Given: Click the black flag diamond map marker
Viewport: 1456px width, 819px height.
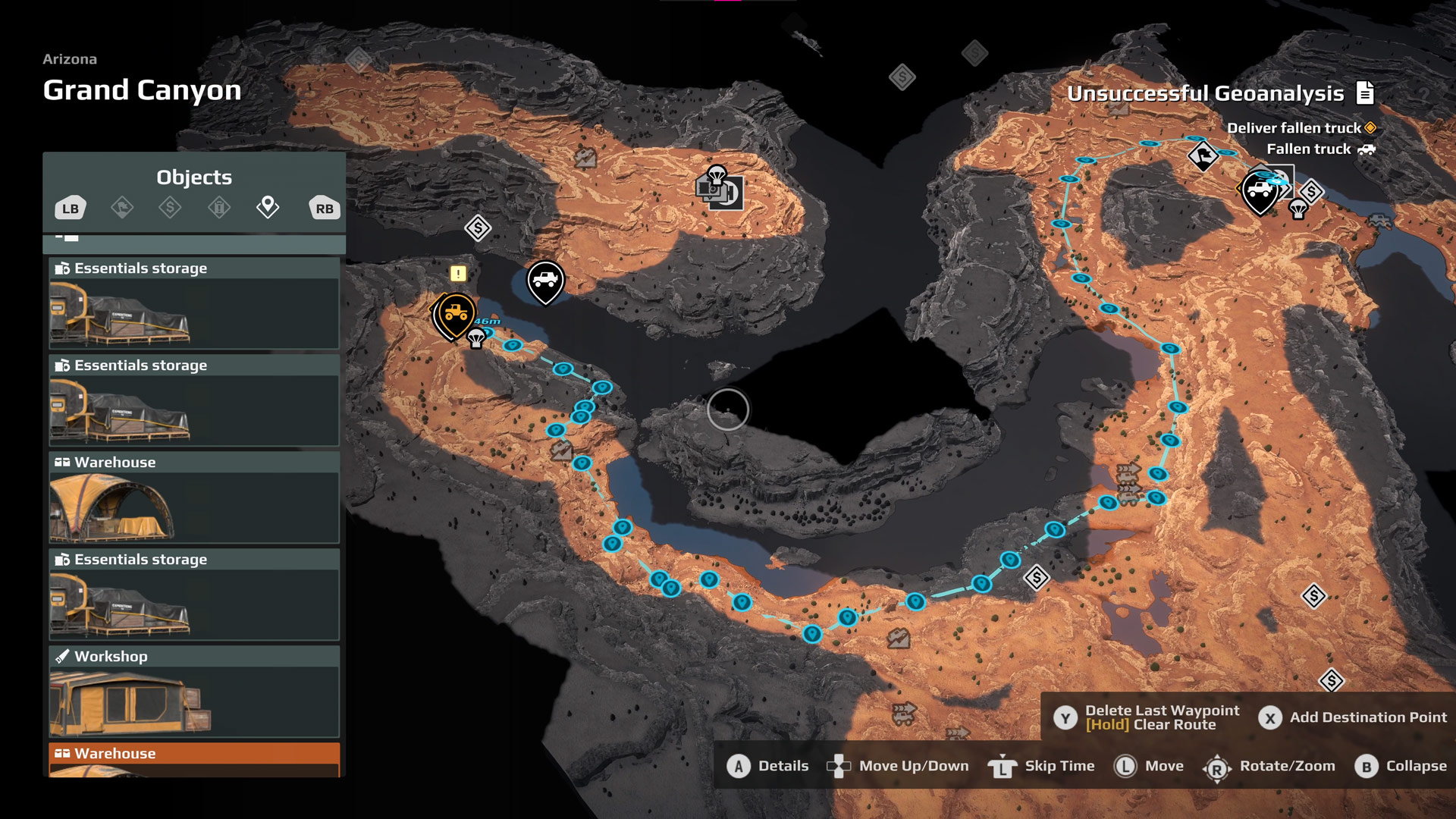Looking at the screenshot, I should [1203, 156].
